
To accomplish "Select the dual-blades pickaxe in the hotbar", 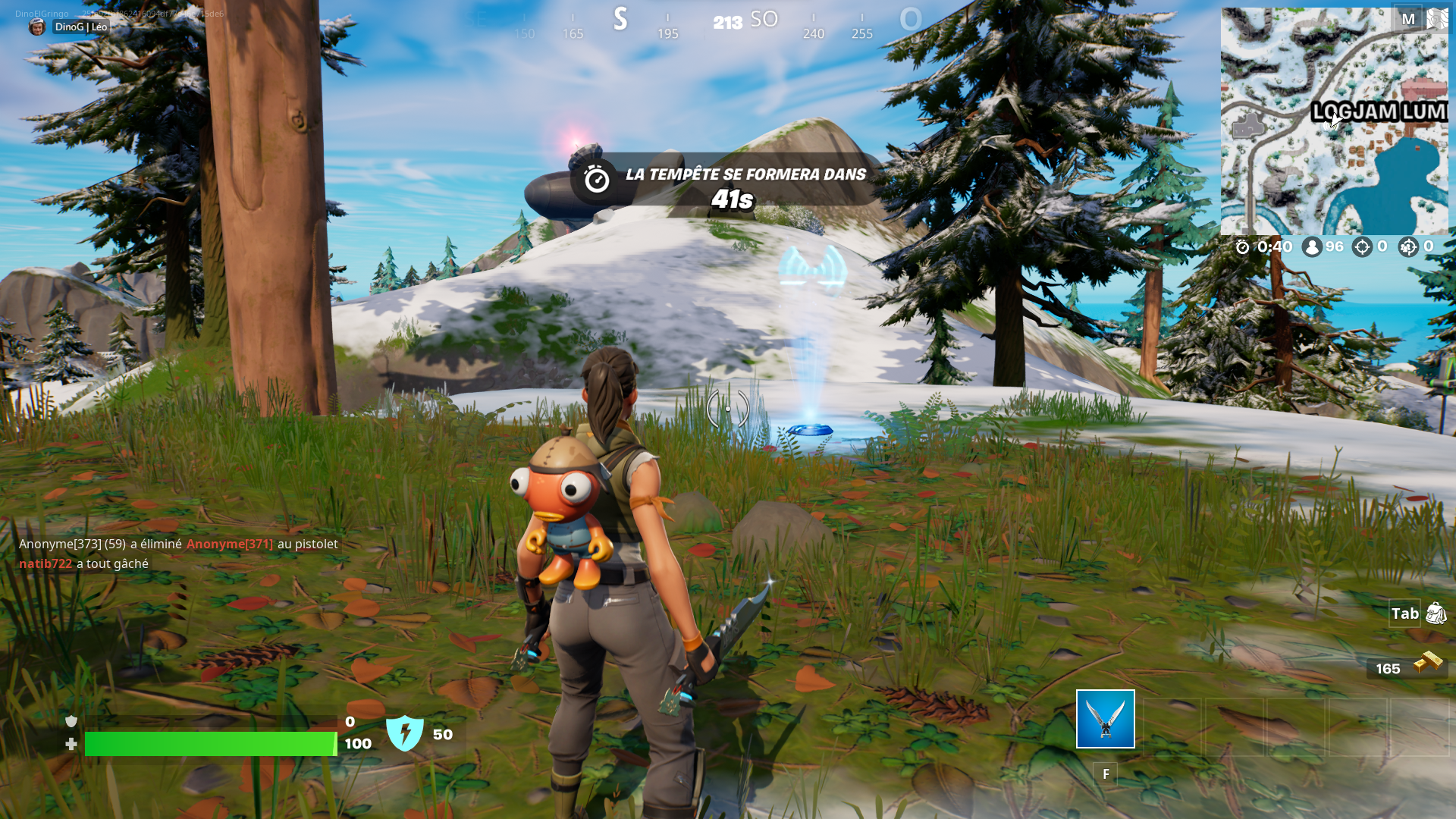I will (x=1105, y=720).
